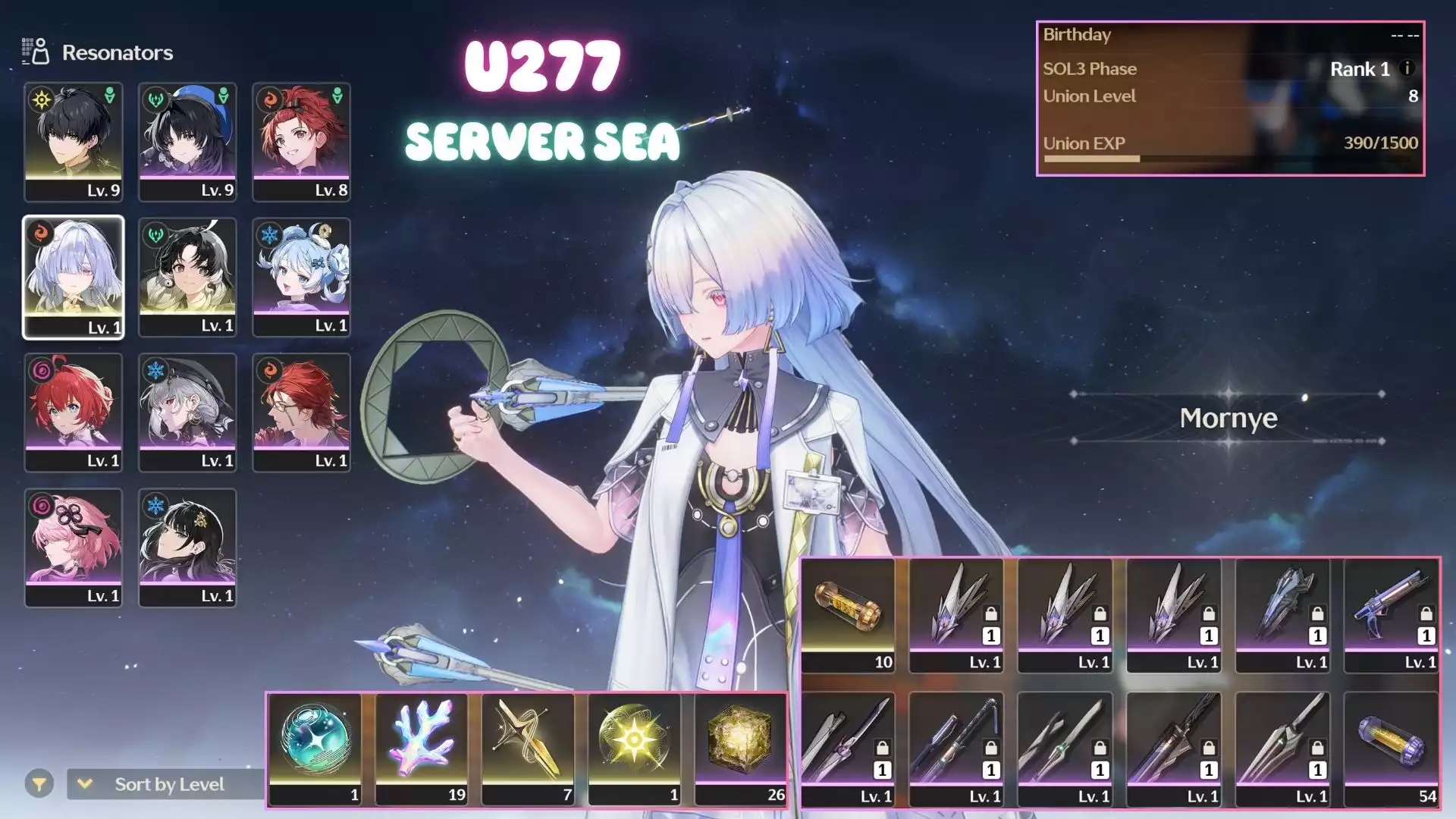Choose the red-haired man with glasses
The height and width of the screenshot is (819, 1456).
[x=301, y=412]
